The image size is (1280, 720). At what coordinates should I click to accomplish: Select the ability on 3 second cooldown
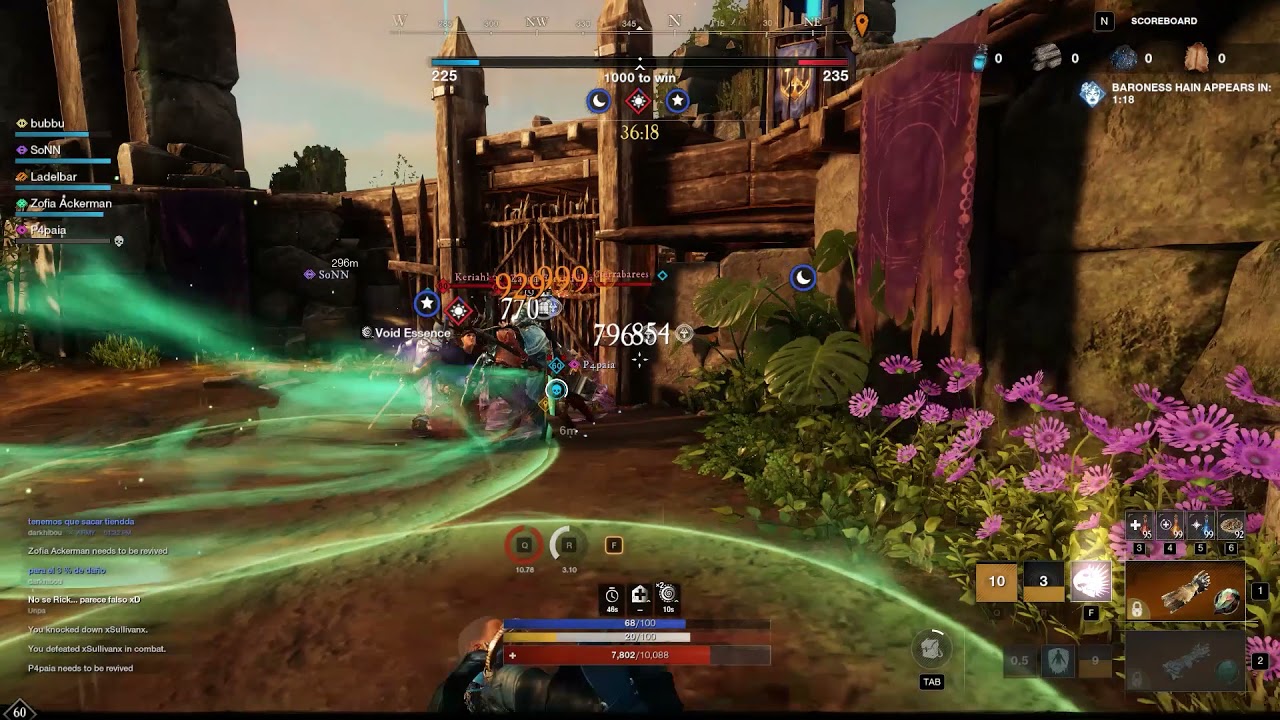1043,581
